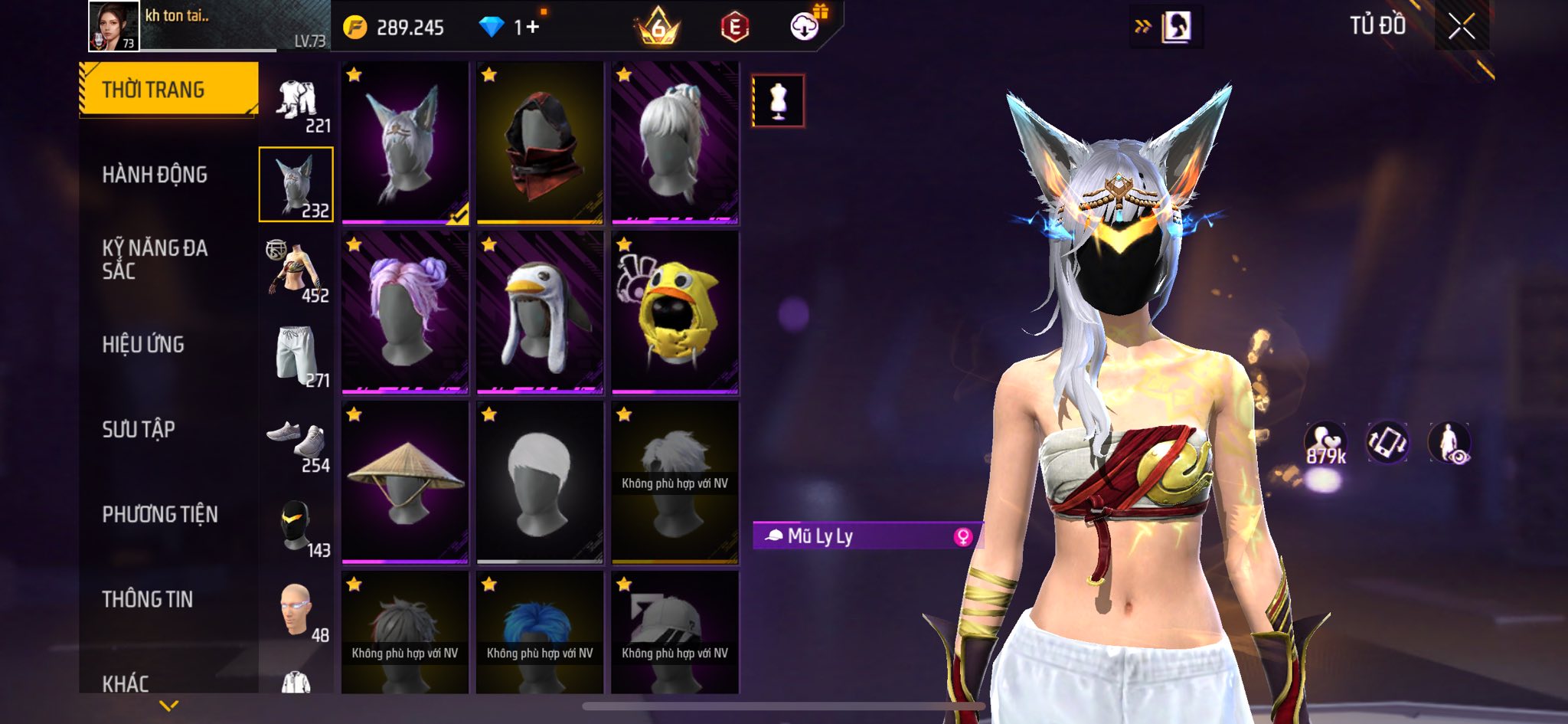The image size is (1568, 724).
Task: Close the wardrobe with the X button
Action: tap(1461, 27)
